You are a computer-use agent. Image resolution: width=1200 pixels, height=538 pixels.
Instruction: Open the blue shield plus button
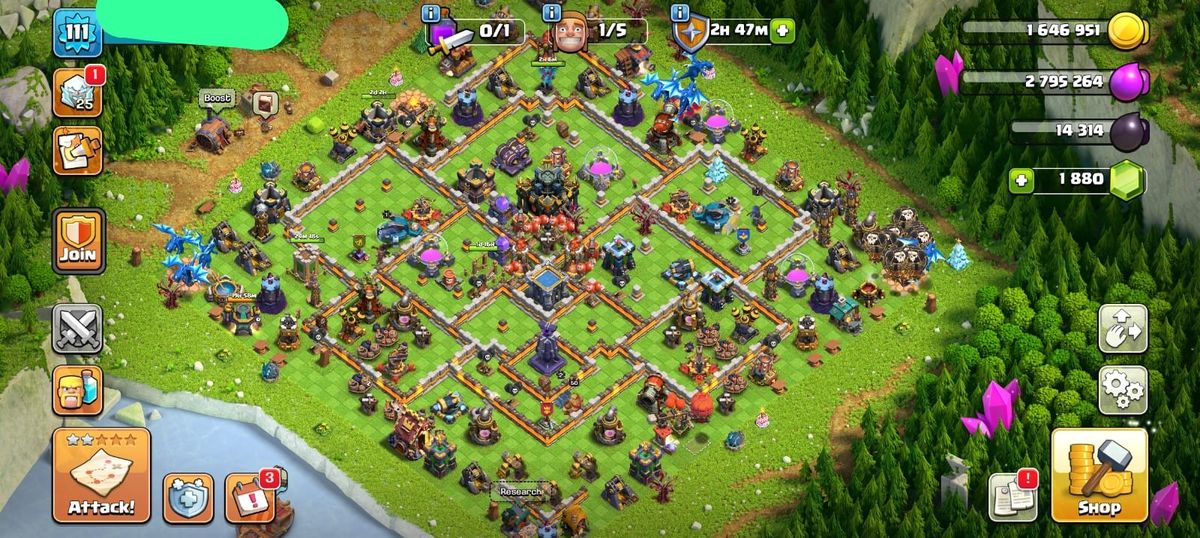(187, 497)
